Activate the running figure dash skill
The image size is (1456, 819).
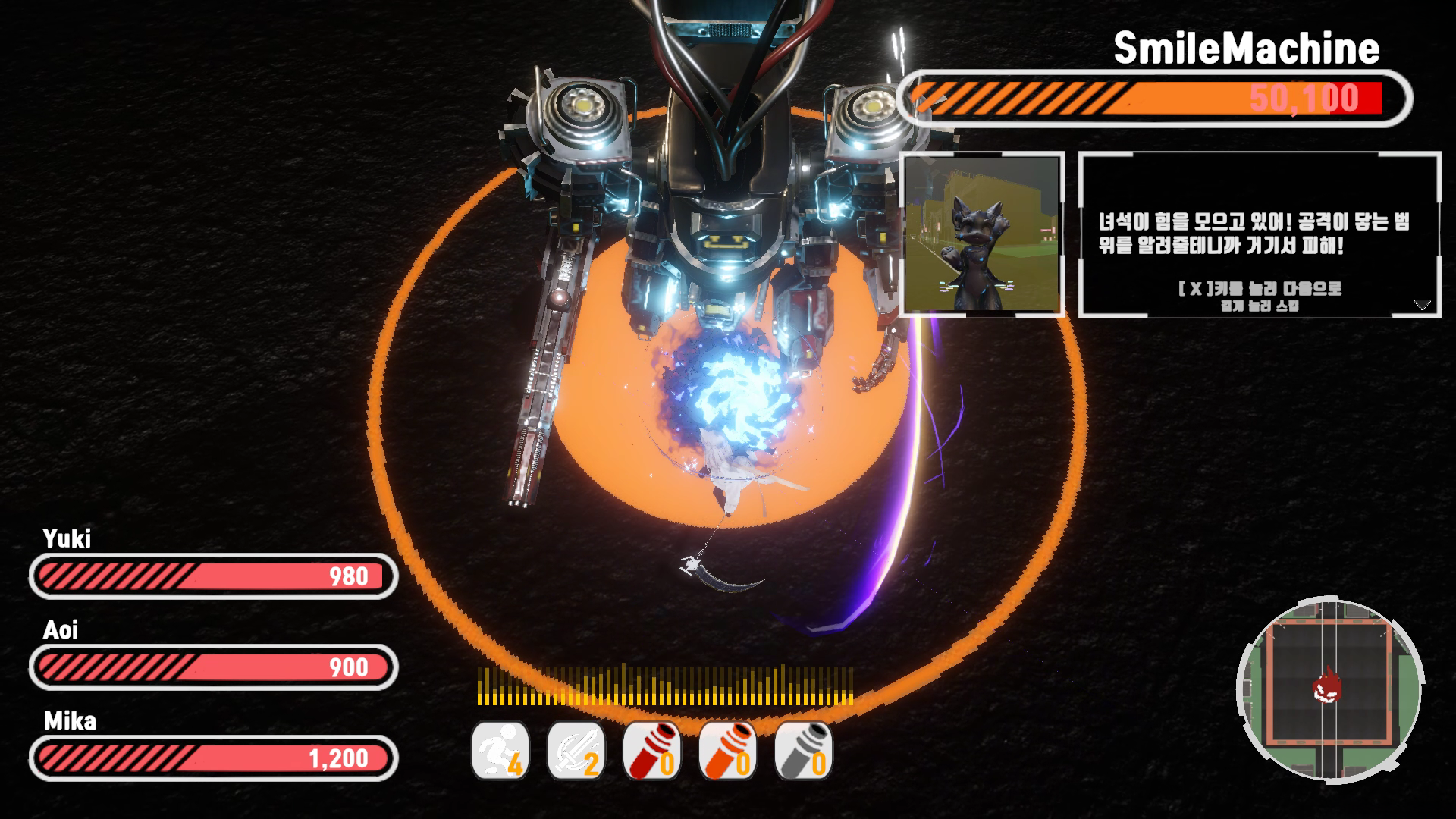click(500, 751)
